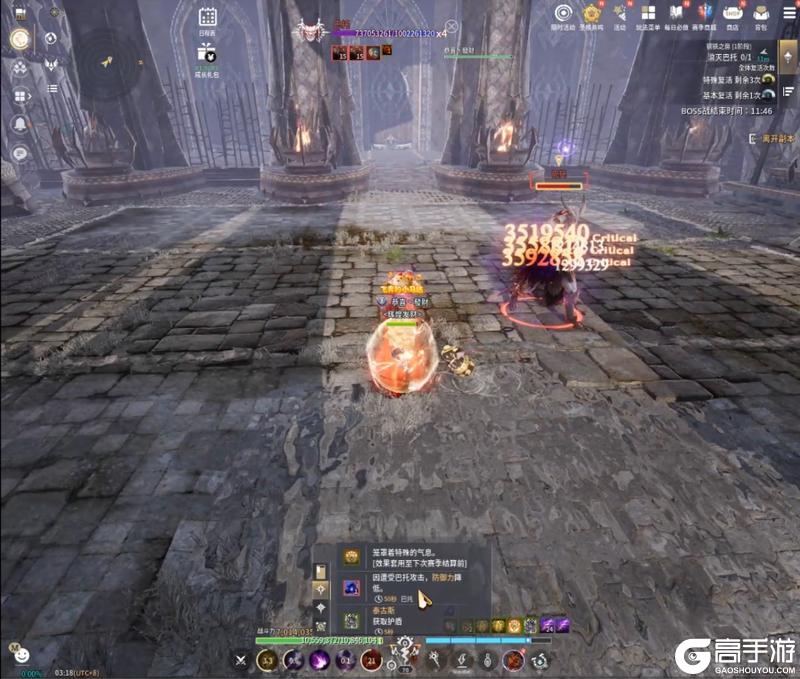Open the 战法菜单 four-tile menu icon
Image resolution: width=800 pixels, height=679 pixels.
[648, 13]
